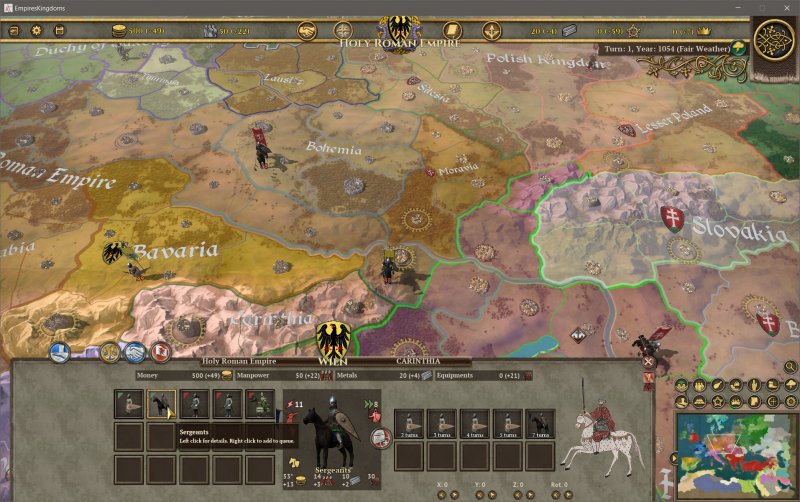Click the queued unit showing 4 turns
The image size is (800, 502).
[x=474, y=423]
